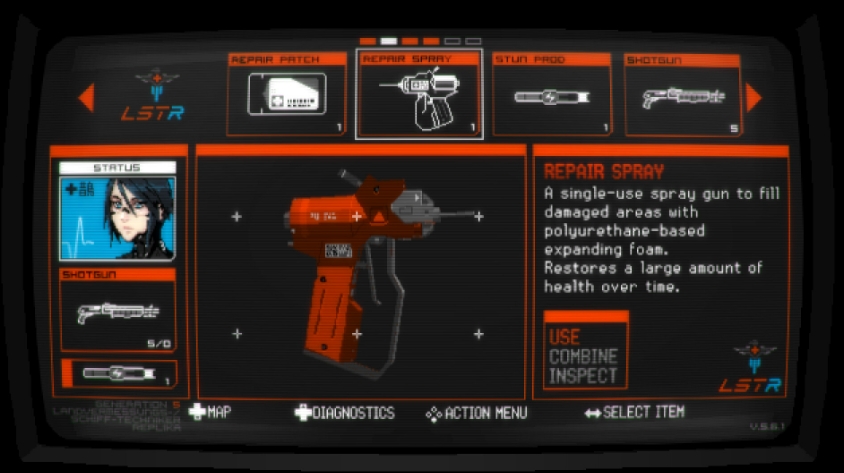Choose INSPECT in the action menu
This screenshot has height=473, width=844.
click(x=583, y=377)
